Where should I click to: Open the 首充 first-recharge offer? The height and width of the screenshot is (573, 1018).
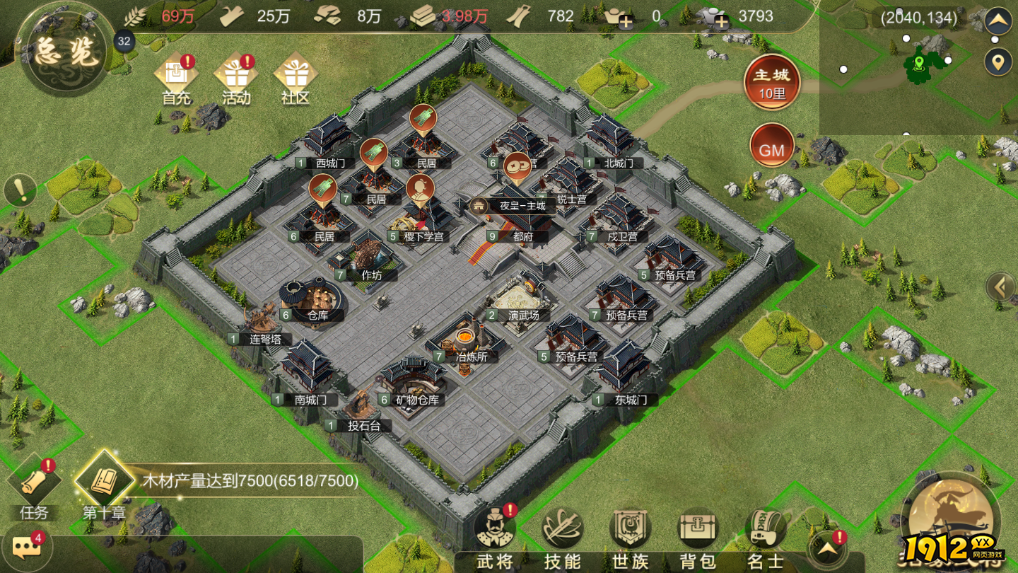point(176,77)
